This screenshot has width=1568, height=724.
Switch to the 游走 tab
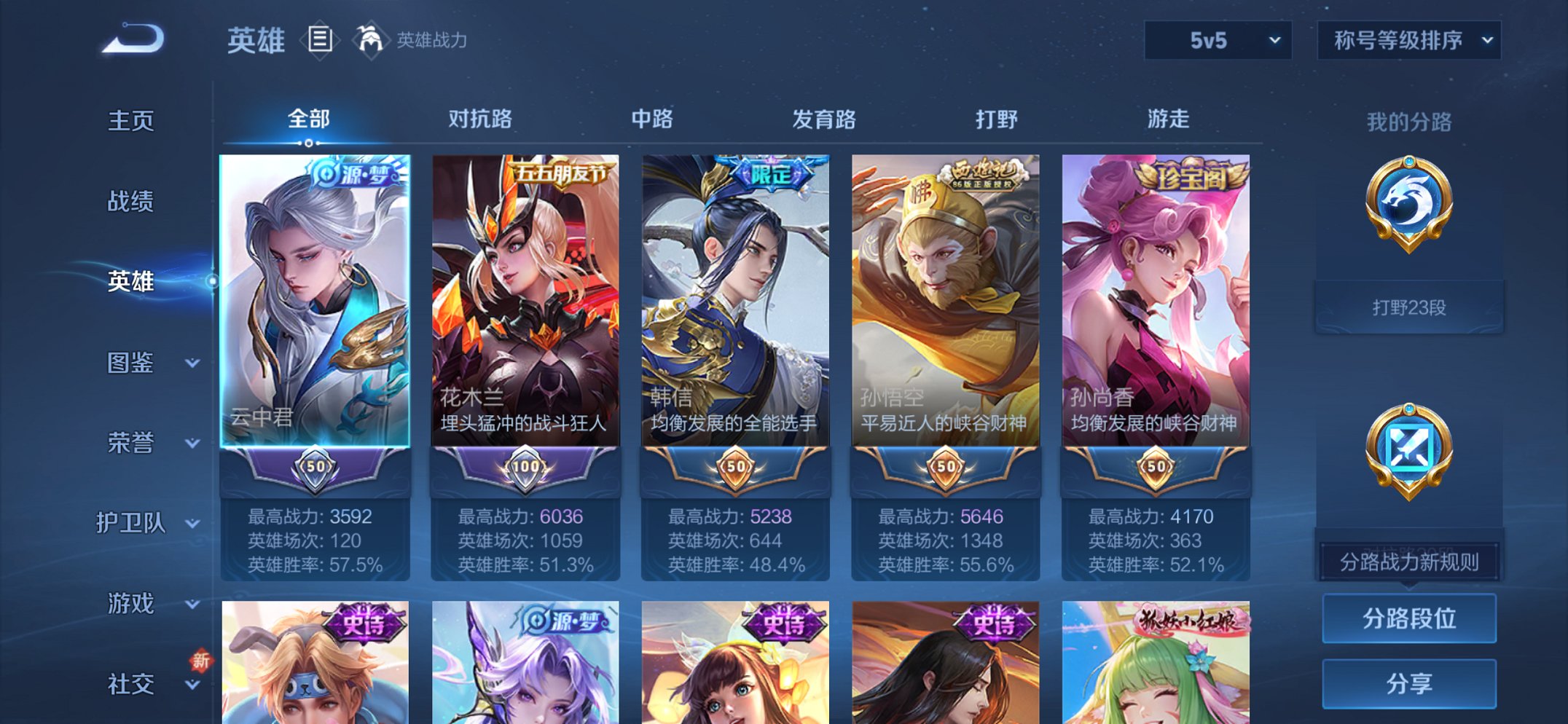(x=1169, y=119)
